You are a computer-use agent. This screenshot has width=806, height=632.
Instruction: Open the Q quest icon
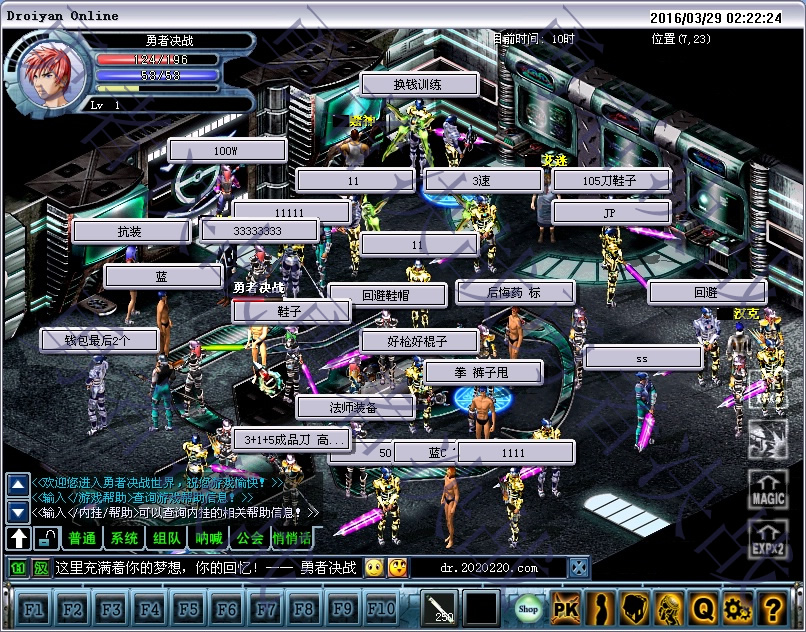[x=703, y=607]
